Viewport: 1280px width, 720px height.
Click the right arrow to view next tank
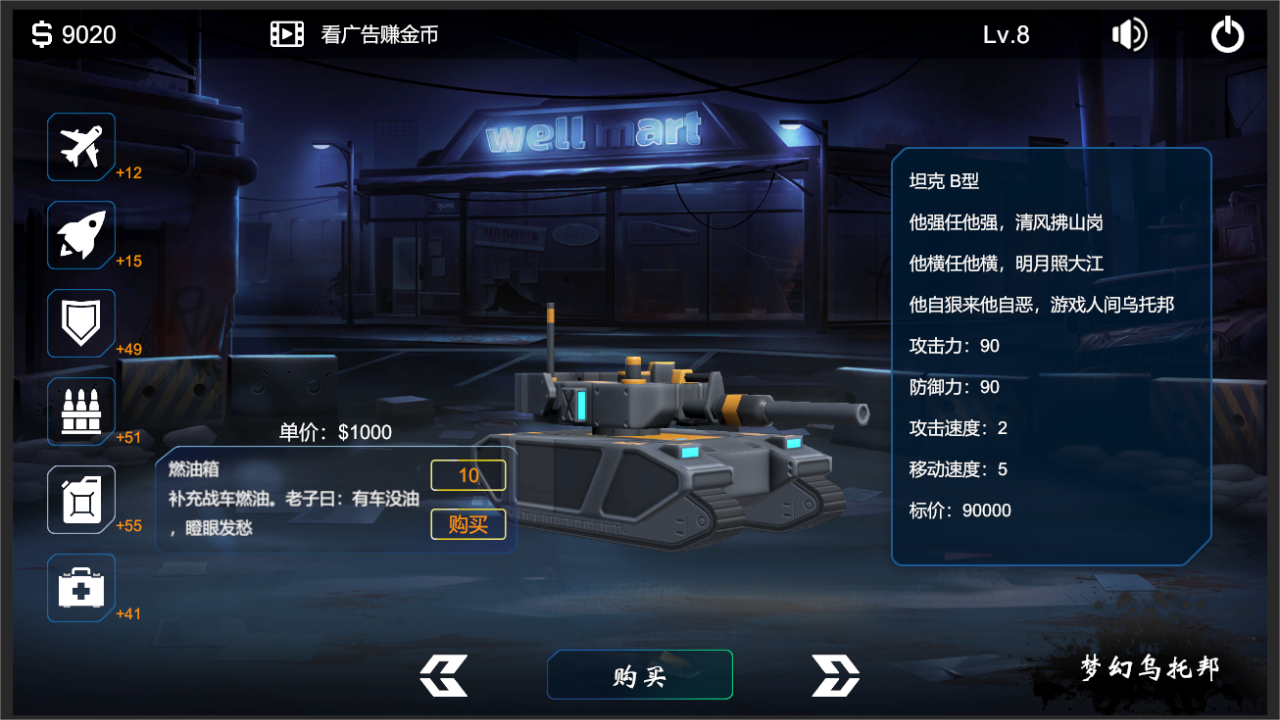coord(835,676)
